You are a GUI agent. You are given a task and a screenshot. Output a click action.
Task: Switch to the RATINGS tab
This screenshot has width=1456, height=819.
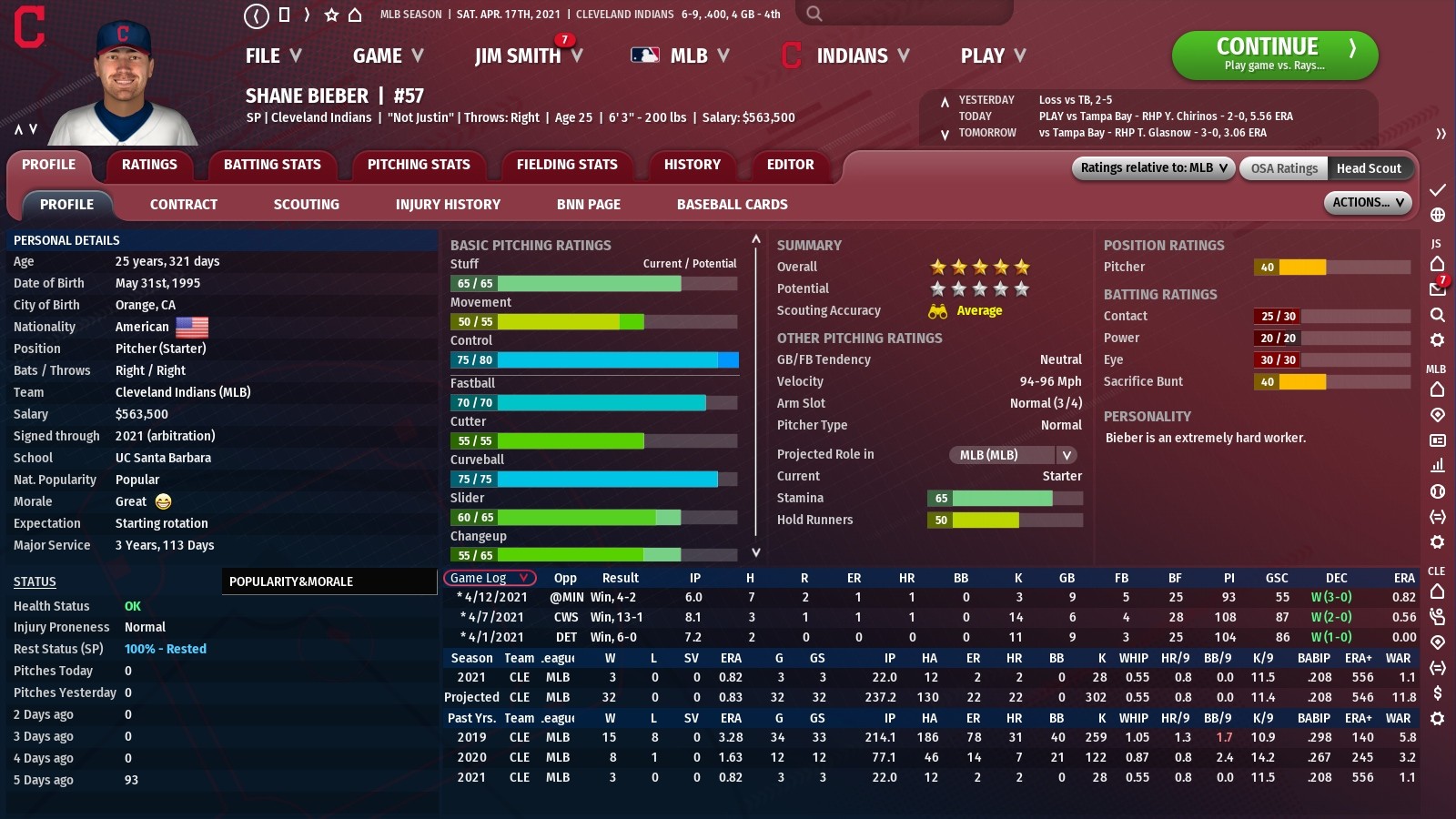click(x=148, y=165)
